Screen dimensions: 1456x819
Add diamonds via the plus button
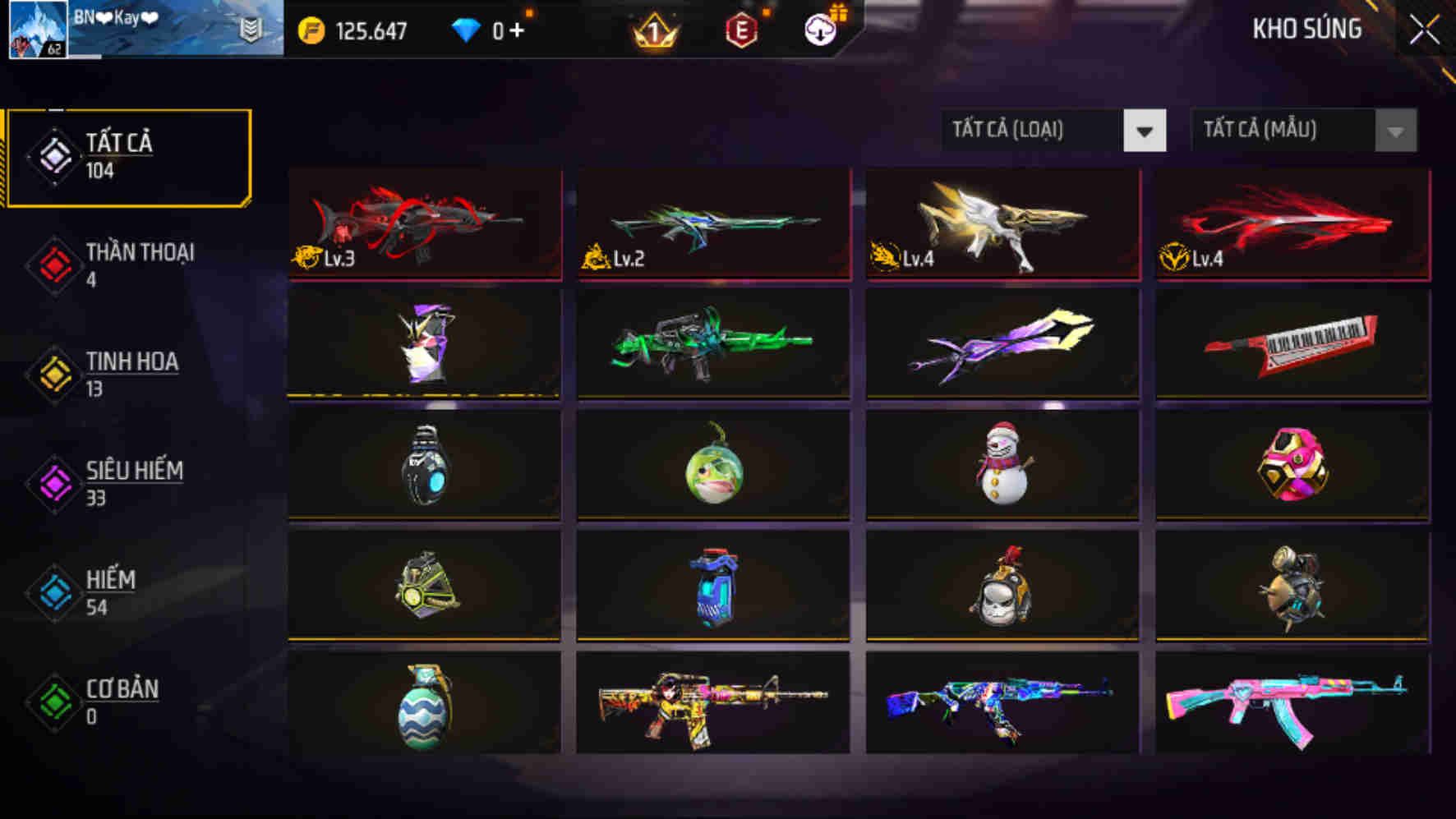click(x=523, y=31)
